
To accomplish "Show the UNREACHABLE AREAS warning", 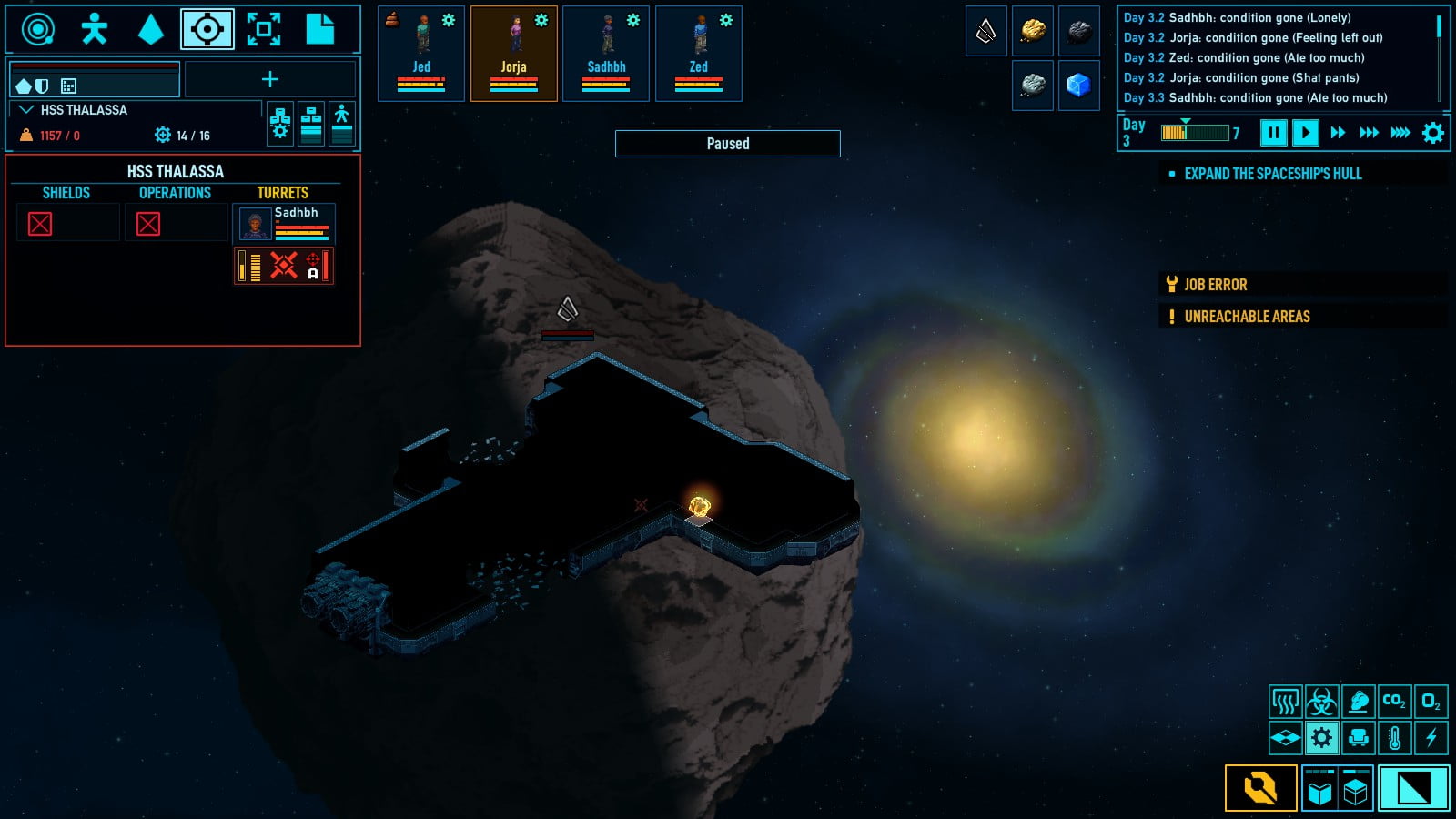I will 1246,317.
